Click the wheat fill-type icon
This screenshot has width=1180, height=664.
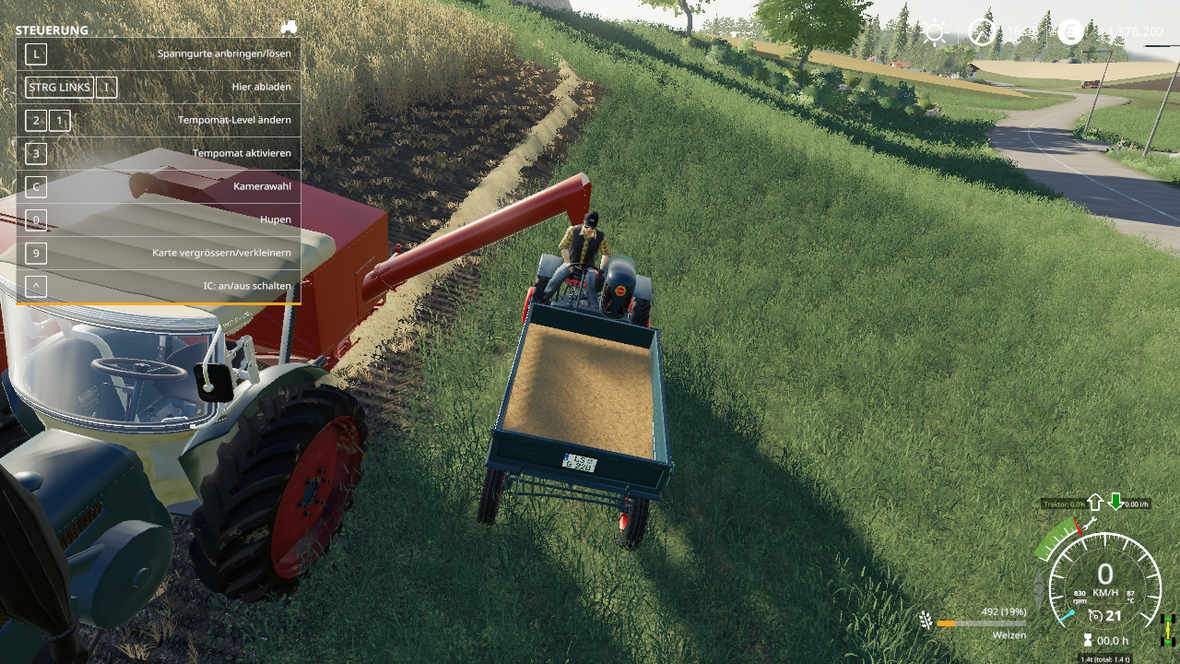pyautogui.click(x=926, y=621)
